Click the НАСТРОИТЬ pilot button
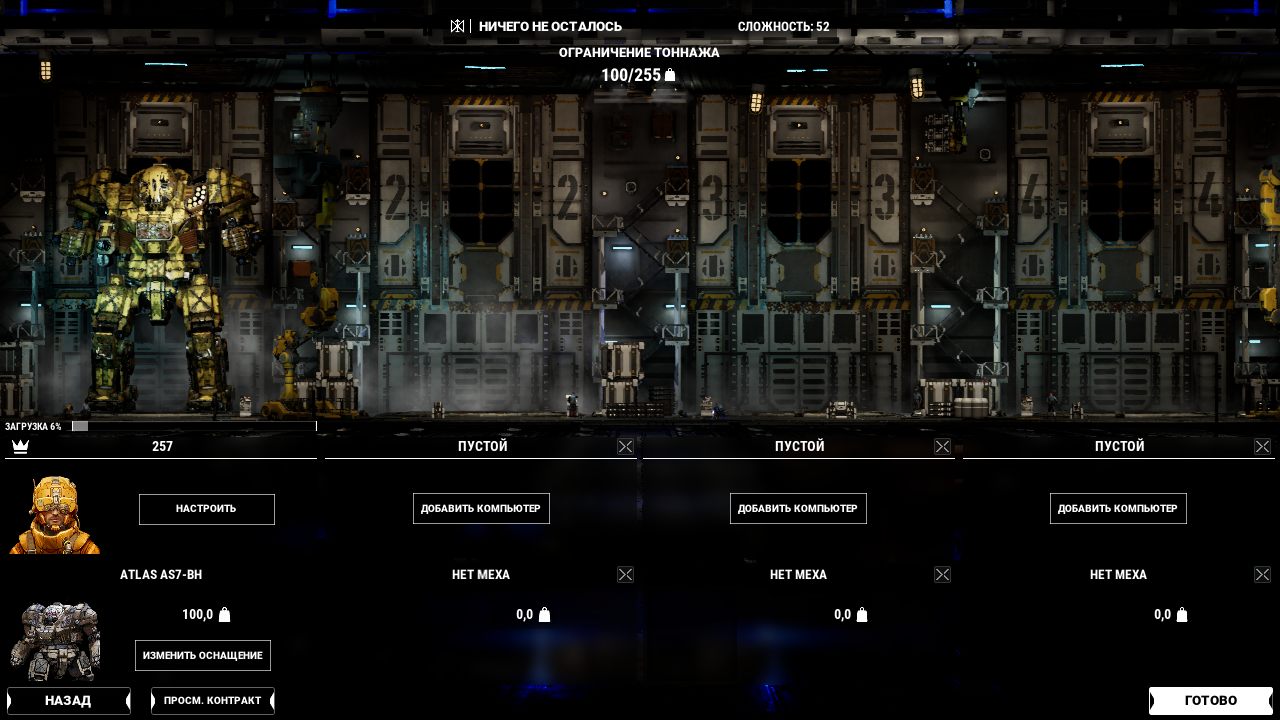This screenshot has width=1280, height=720. (x=206, y=509)
